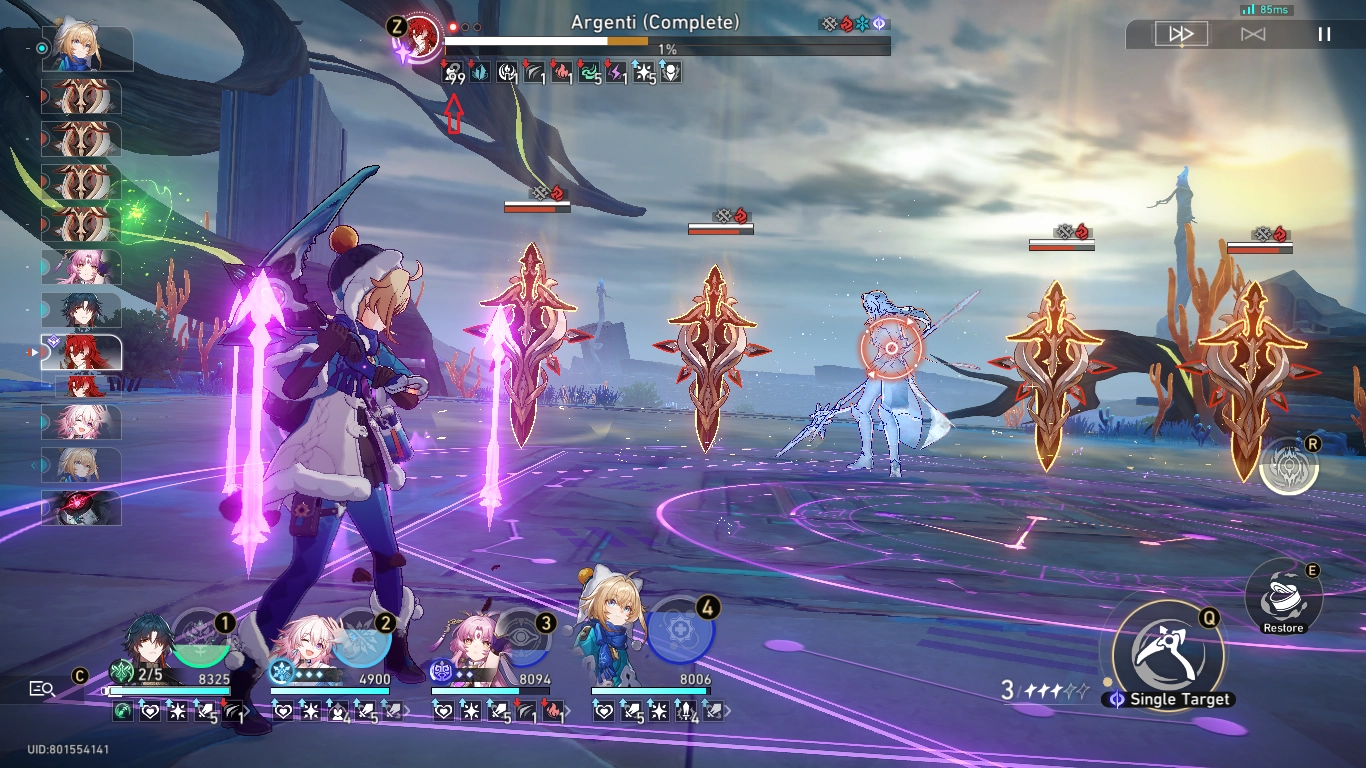Click the Argenti boss portrait beside health bar
Image resolution: width=1366 pixels, height=768 pixels.
(423, 32)
